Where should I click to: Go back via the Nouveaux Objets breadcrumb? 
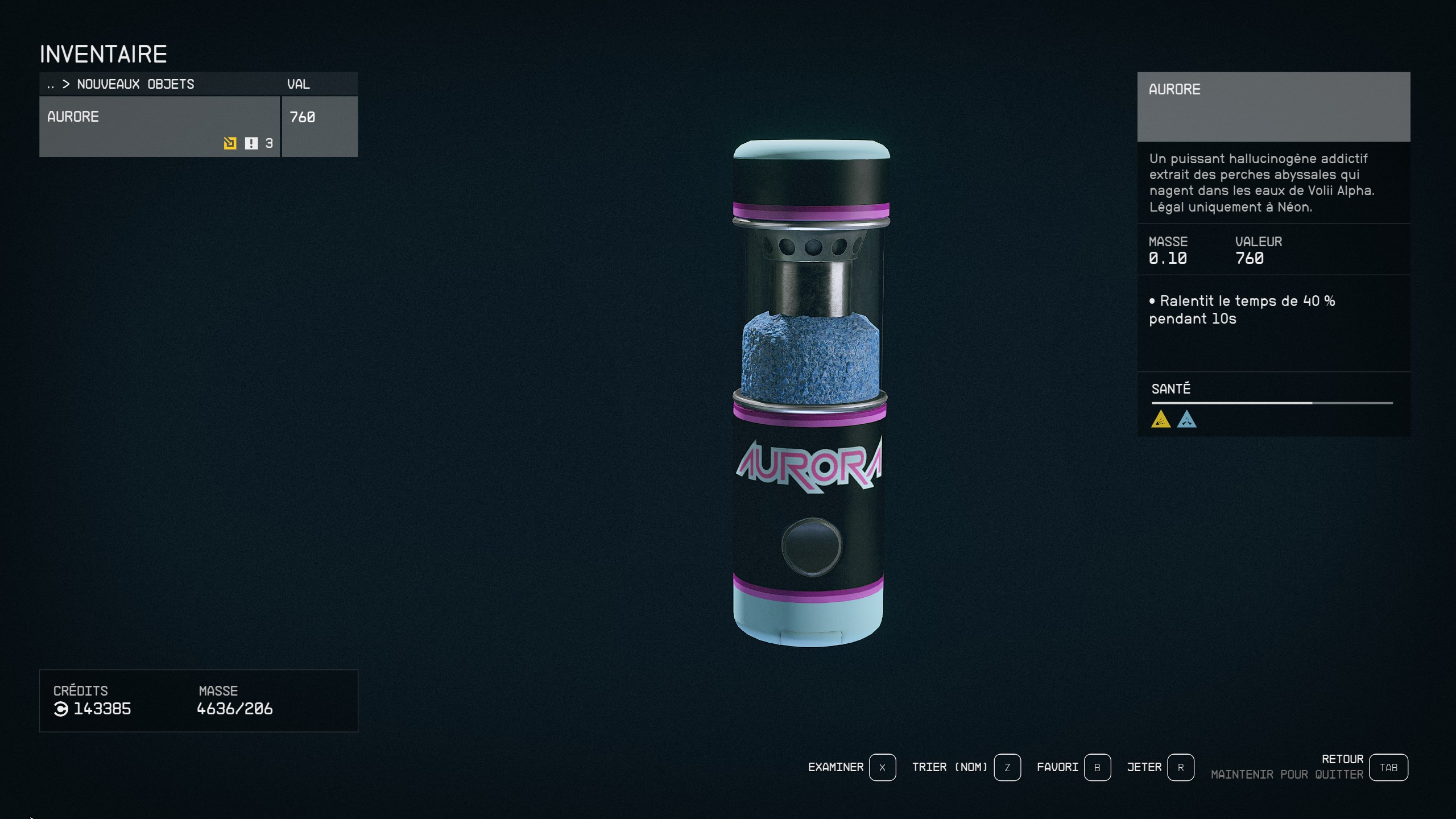click(x=135, y=84)
